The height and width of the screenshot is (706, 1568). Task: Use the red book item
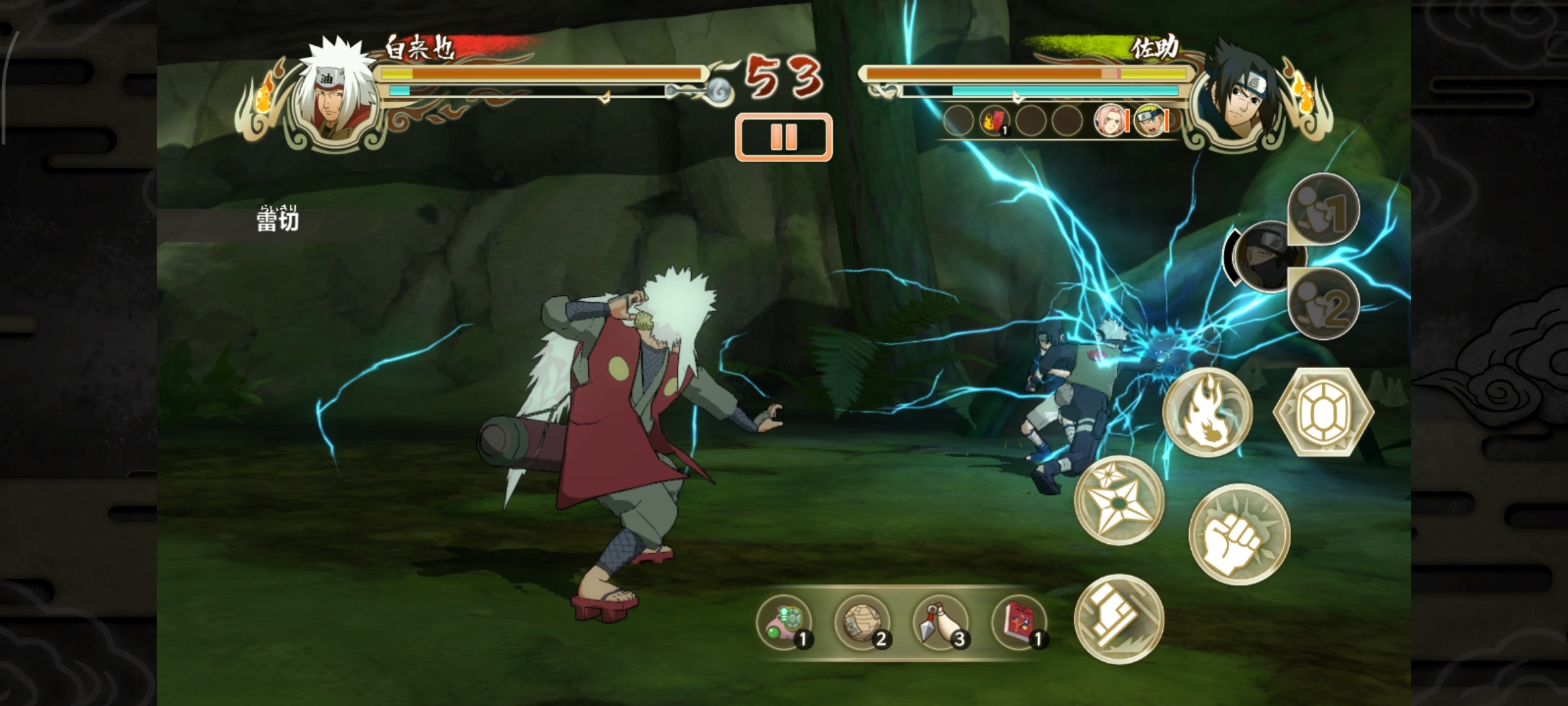1019,622
